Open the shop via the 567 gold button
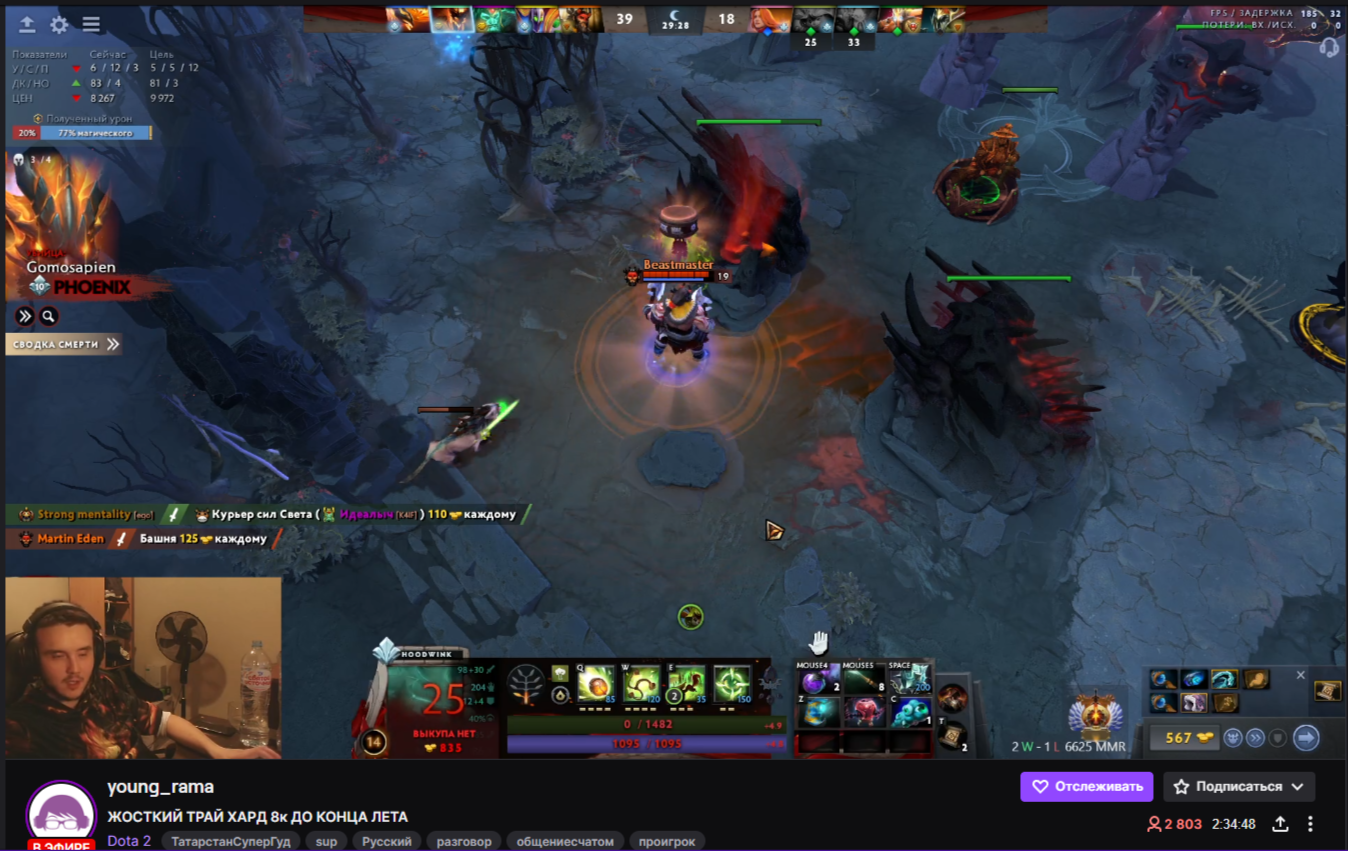The height and width of the screenshot is (851, 1348). click(x=1184, y=738)
